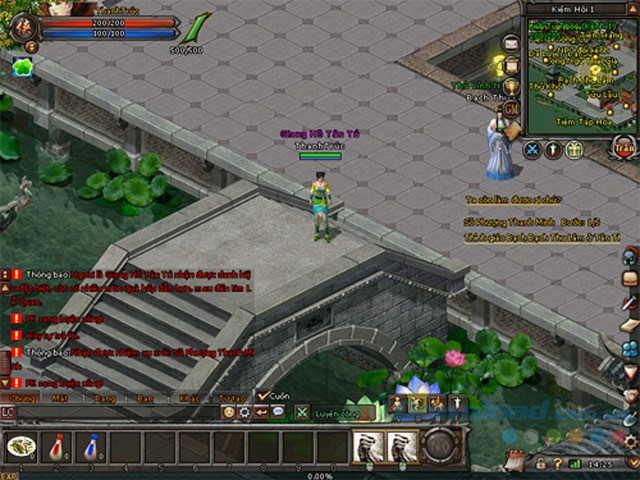Click the character portrait avatar
The image size is (640, 480).
pos(20,28)
